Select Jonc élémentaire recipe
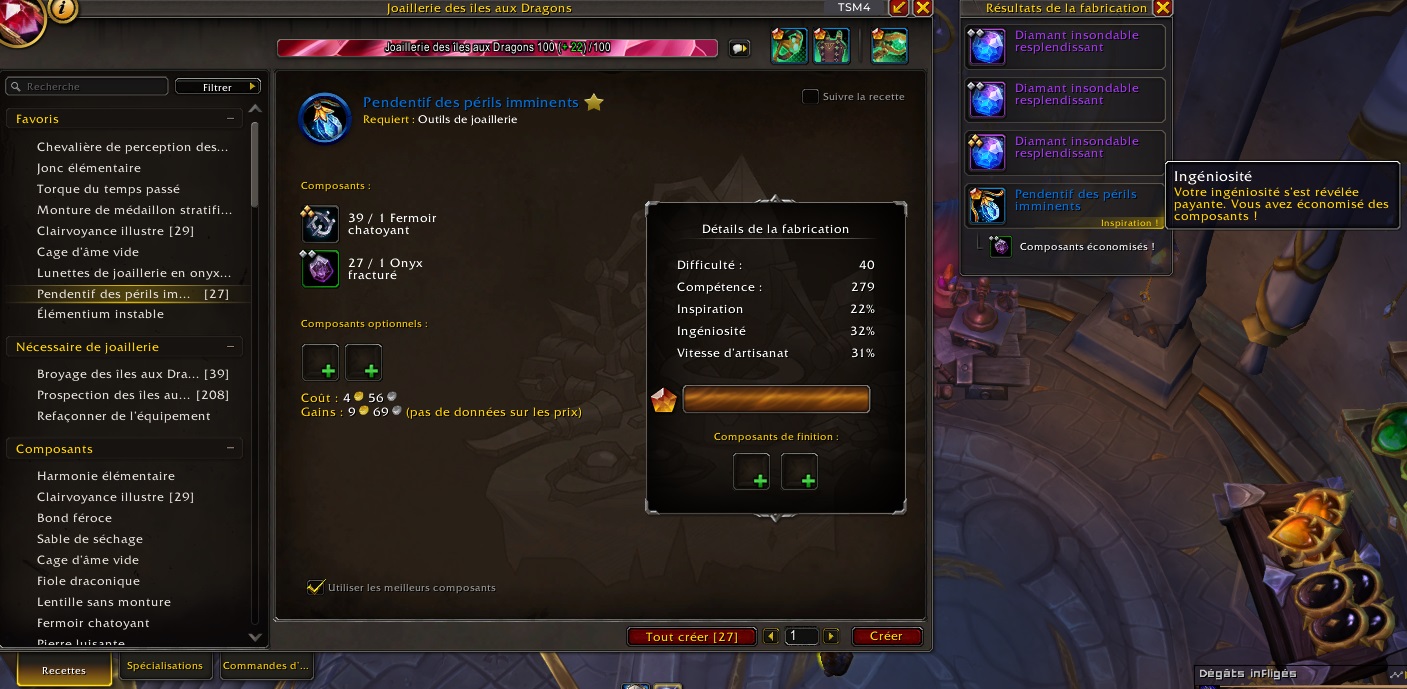 tap(89, 168)
